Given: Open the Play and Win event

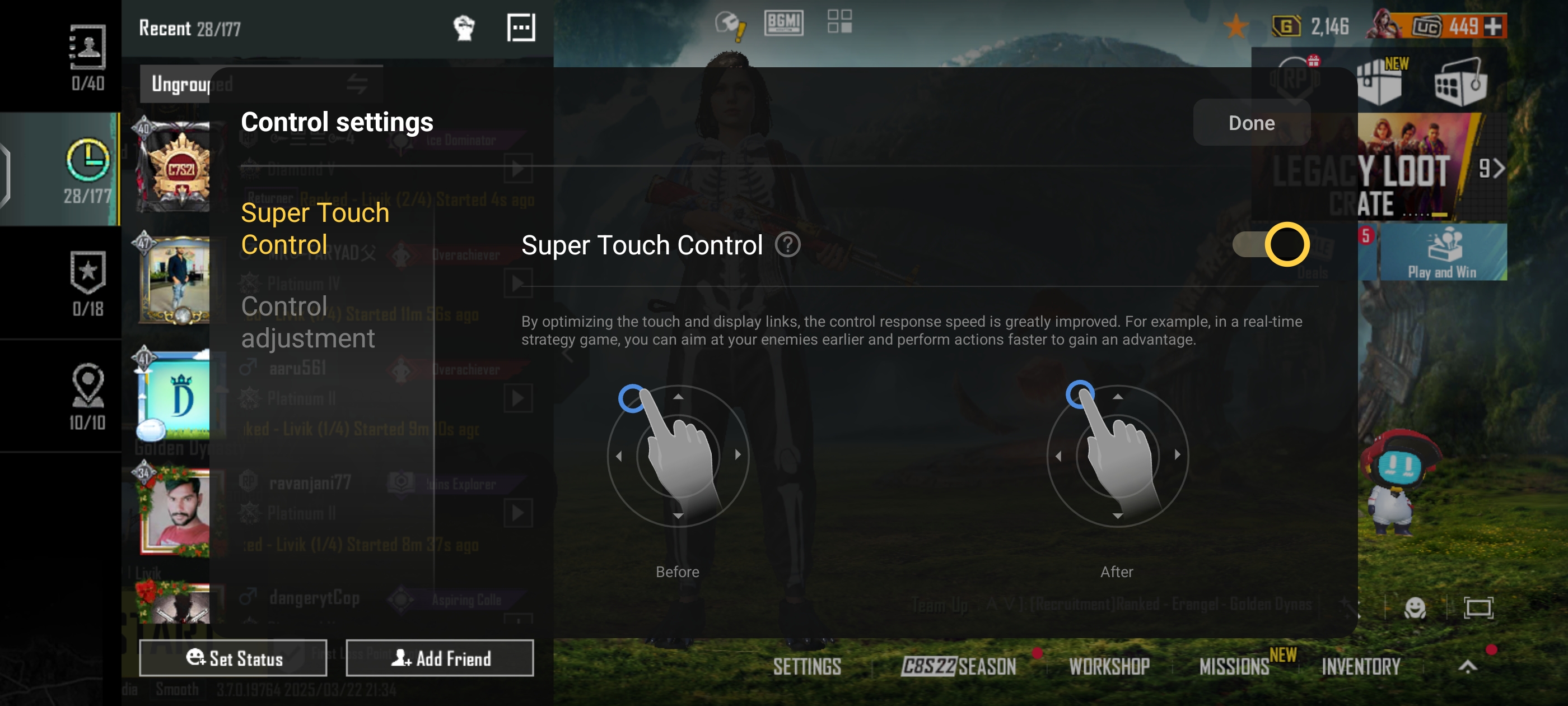Looking at the screenshot, I should click(x=1441, y=253).
